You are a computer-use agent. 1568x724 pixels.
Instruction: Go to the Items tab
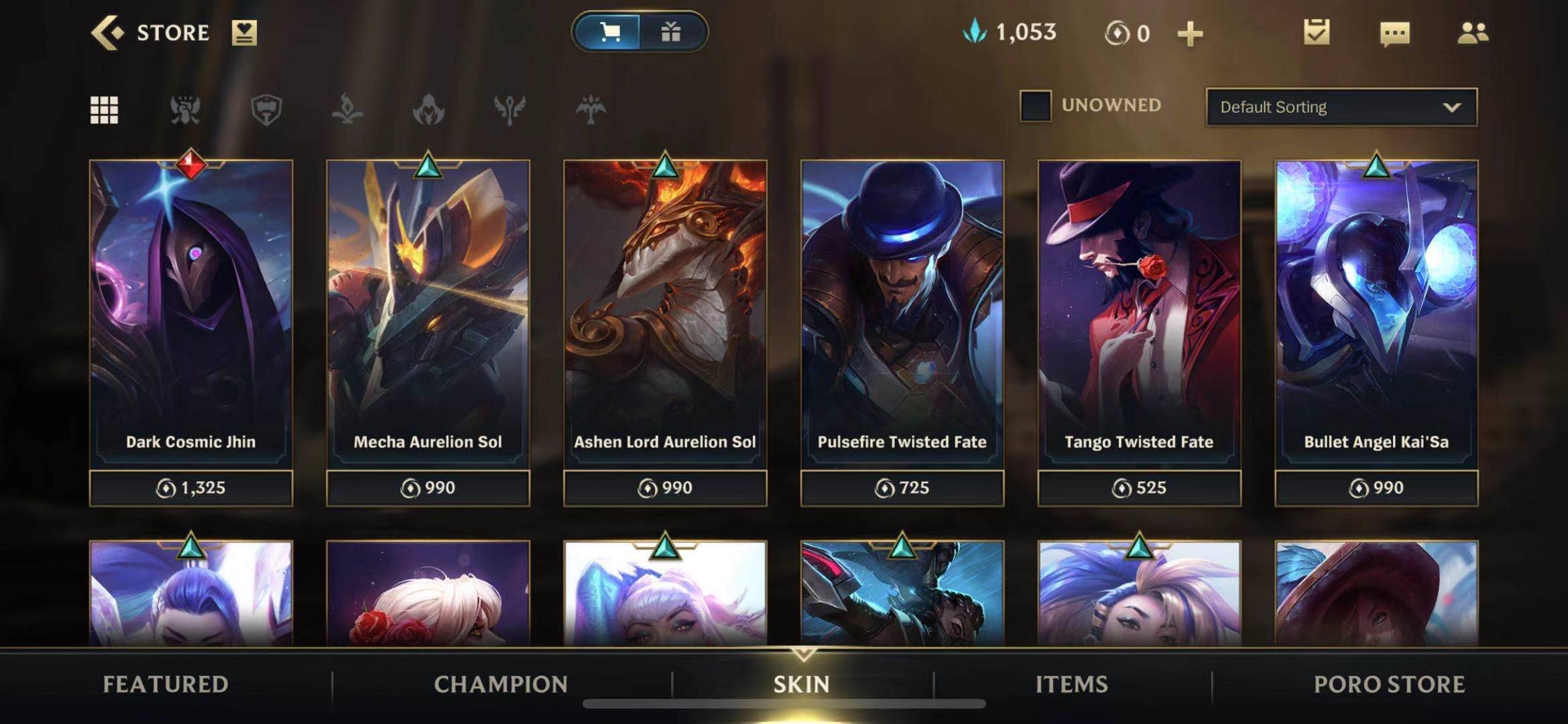point(1071,684)
